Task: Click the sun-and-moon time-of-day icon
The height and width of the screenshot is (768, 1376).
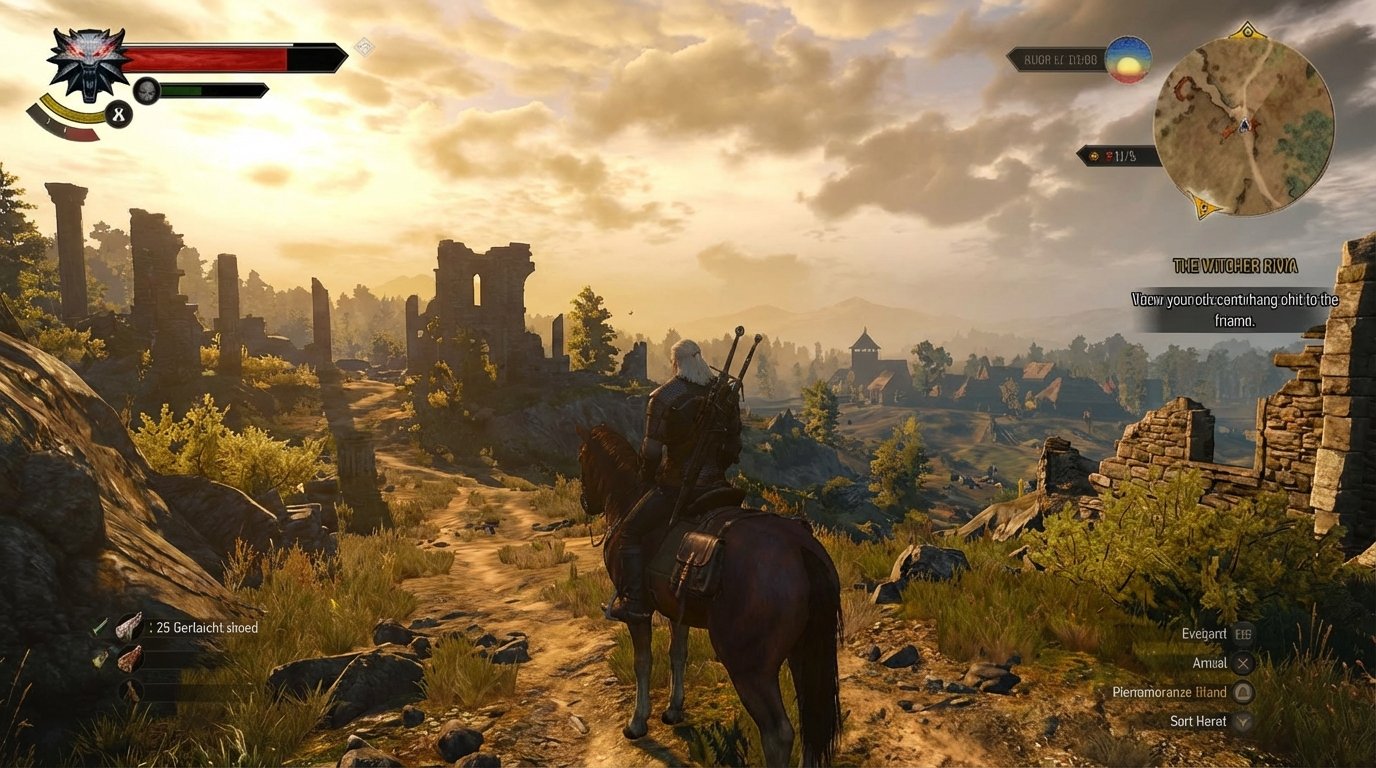Action: coord(1127,60)
